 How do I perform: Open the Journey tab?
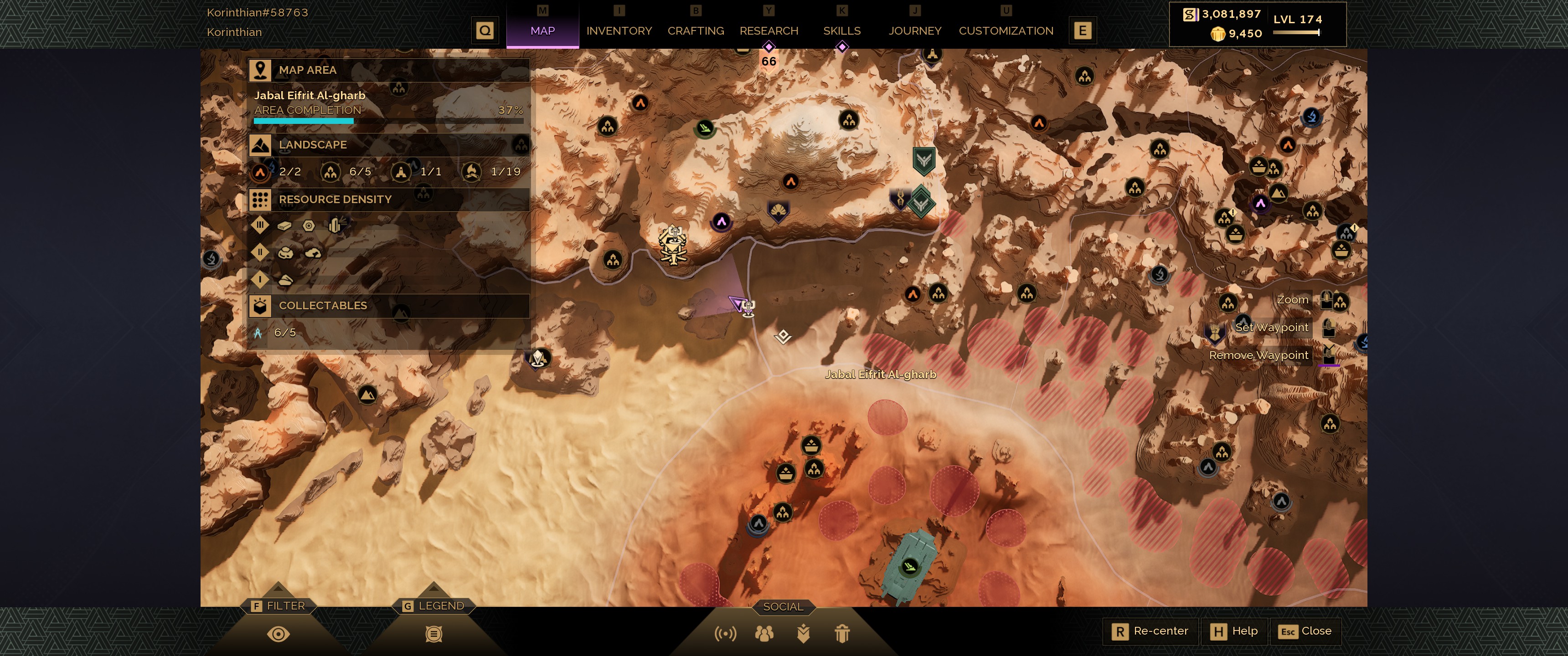(x=914, y=31)
